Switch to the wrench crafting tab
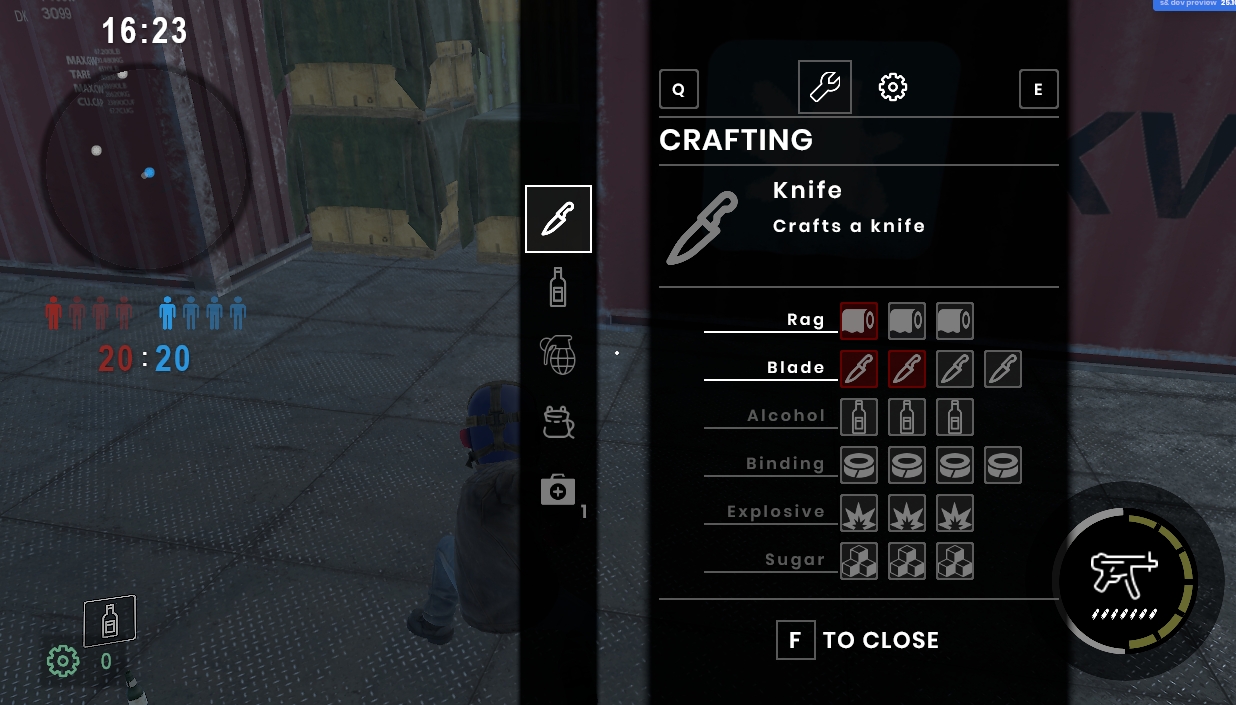The image size is (1236, 705). point(825,87)
